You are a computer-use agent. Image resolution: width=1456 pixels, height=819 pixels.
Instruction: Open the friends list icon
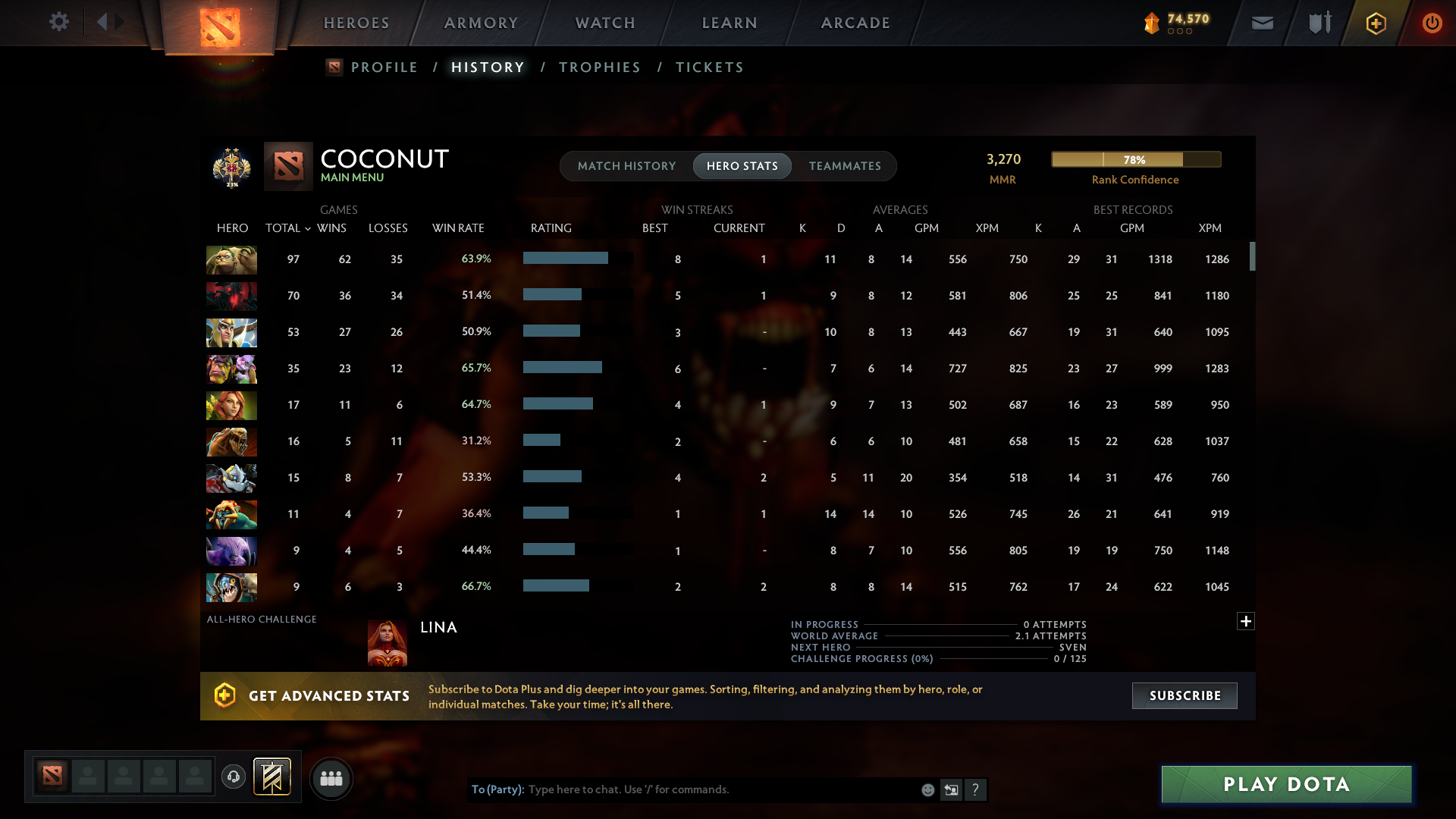331,777
